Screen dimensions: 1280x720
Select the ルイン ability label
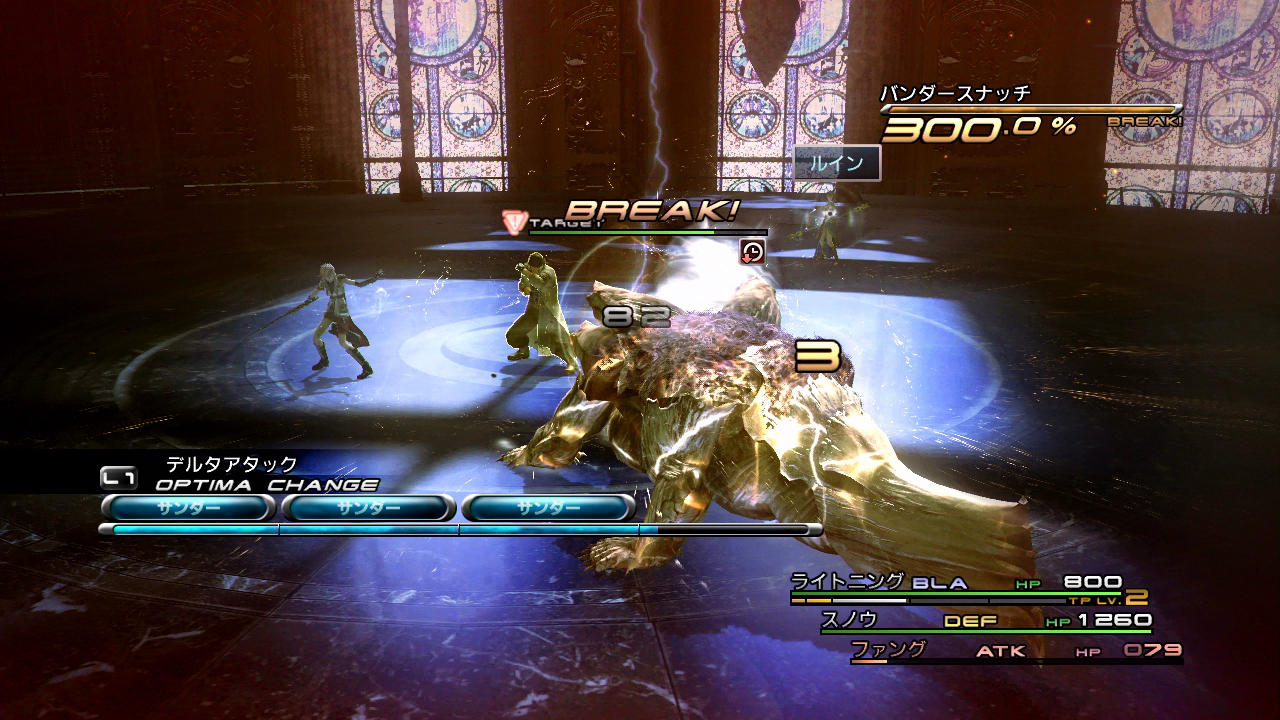coord(837,163)
